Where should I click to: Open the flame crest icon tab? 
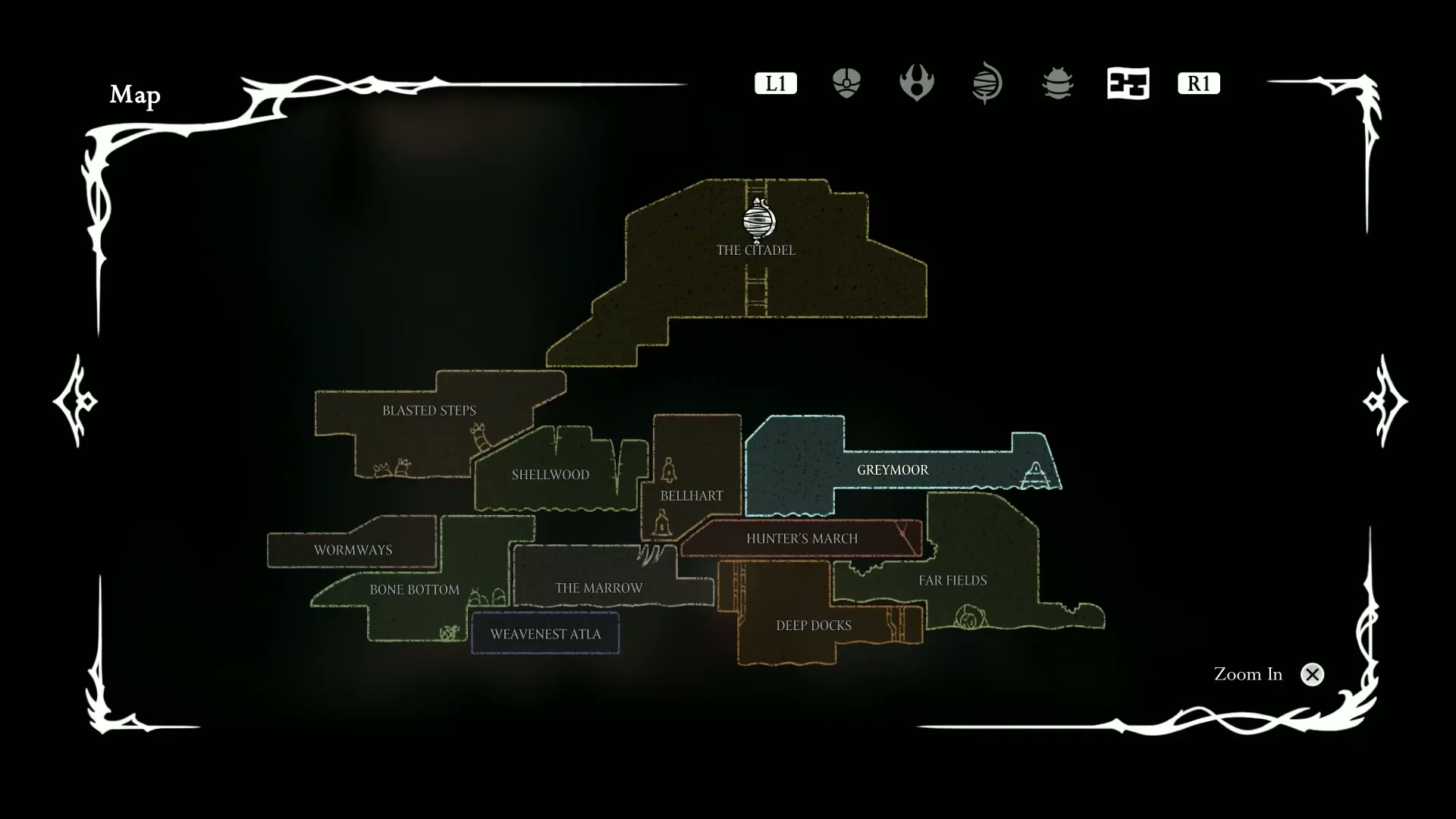(916, 83)
